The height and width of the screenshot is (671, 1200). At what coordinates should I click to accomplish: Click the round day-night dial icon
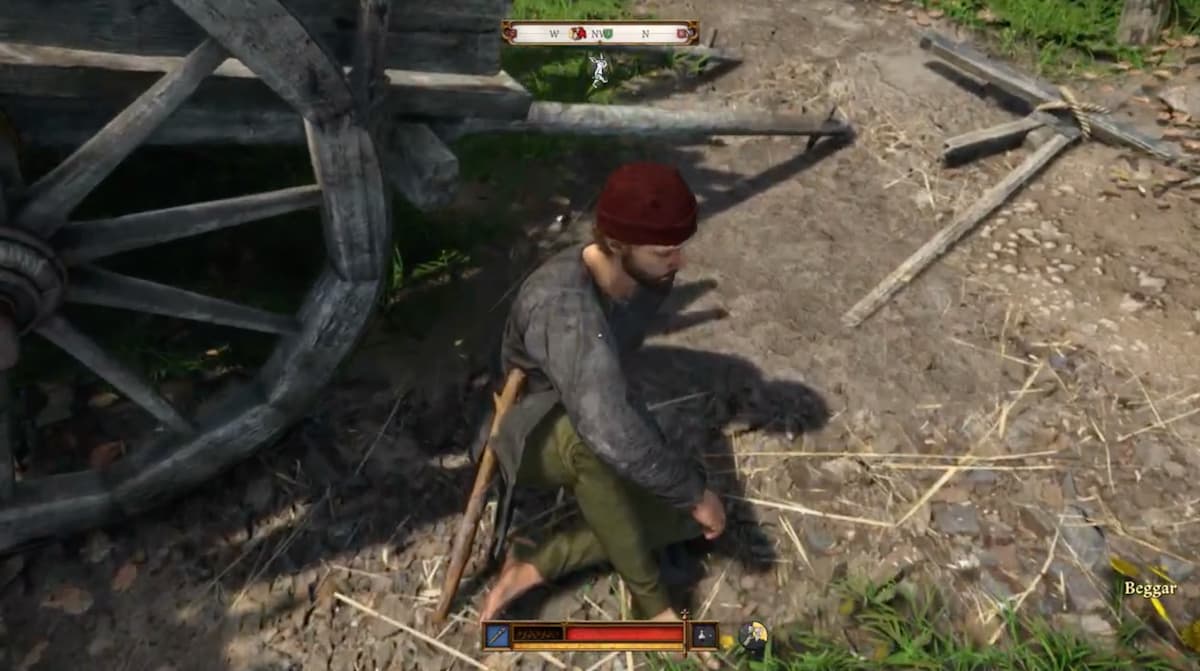pyautogui.click(x=753, y=634)
